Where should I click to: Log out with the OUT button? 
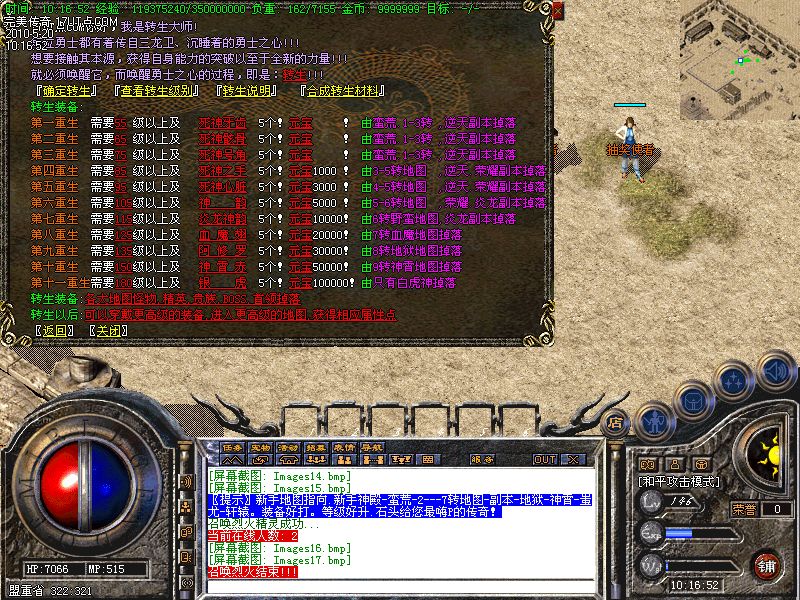click(x=544, y=460)
